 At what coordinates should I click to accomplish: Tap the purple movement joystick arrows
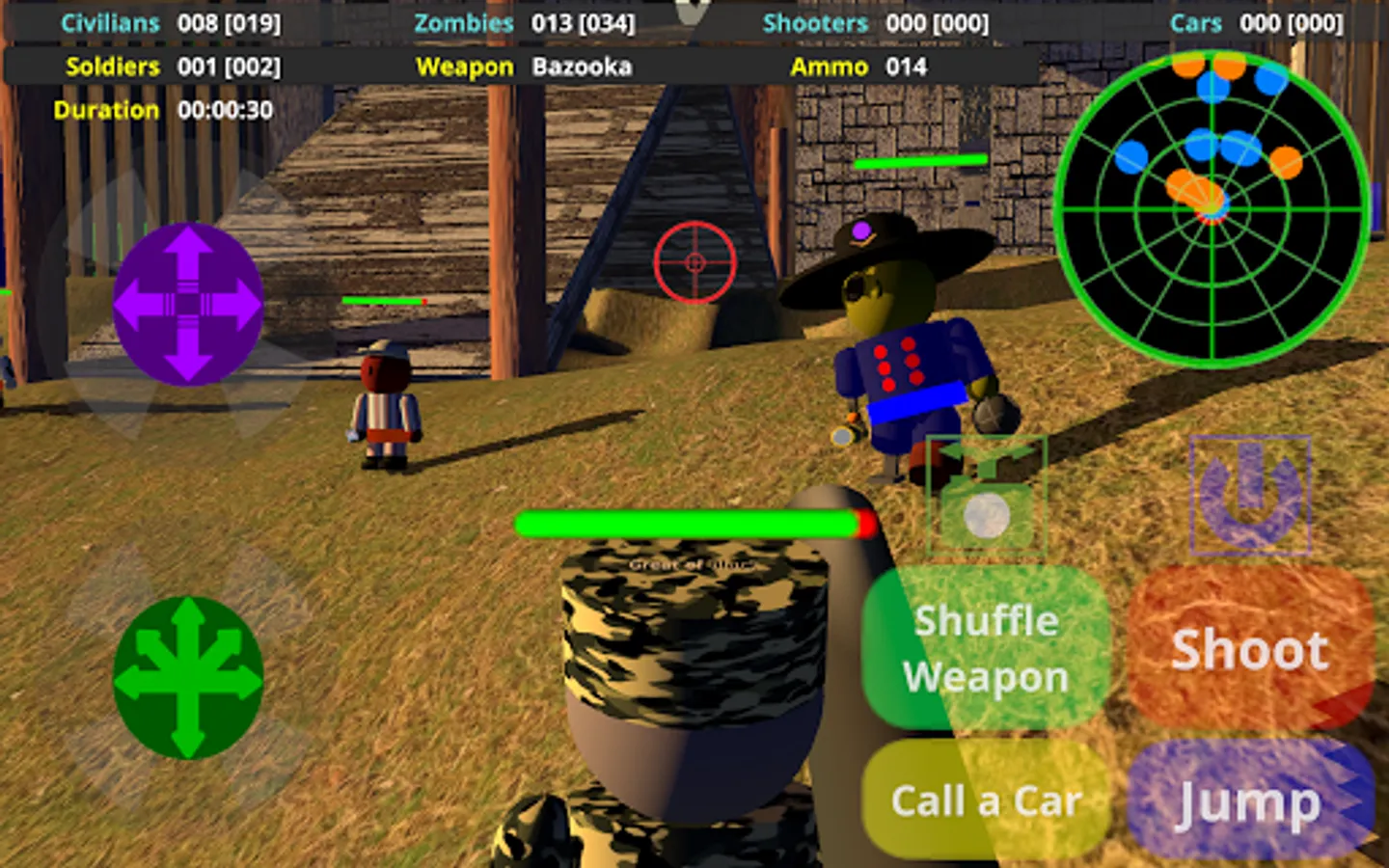coord(186,302)
